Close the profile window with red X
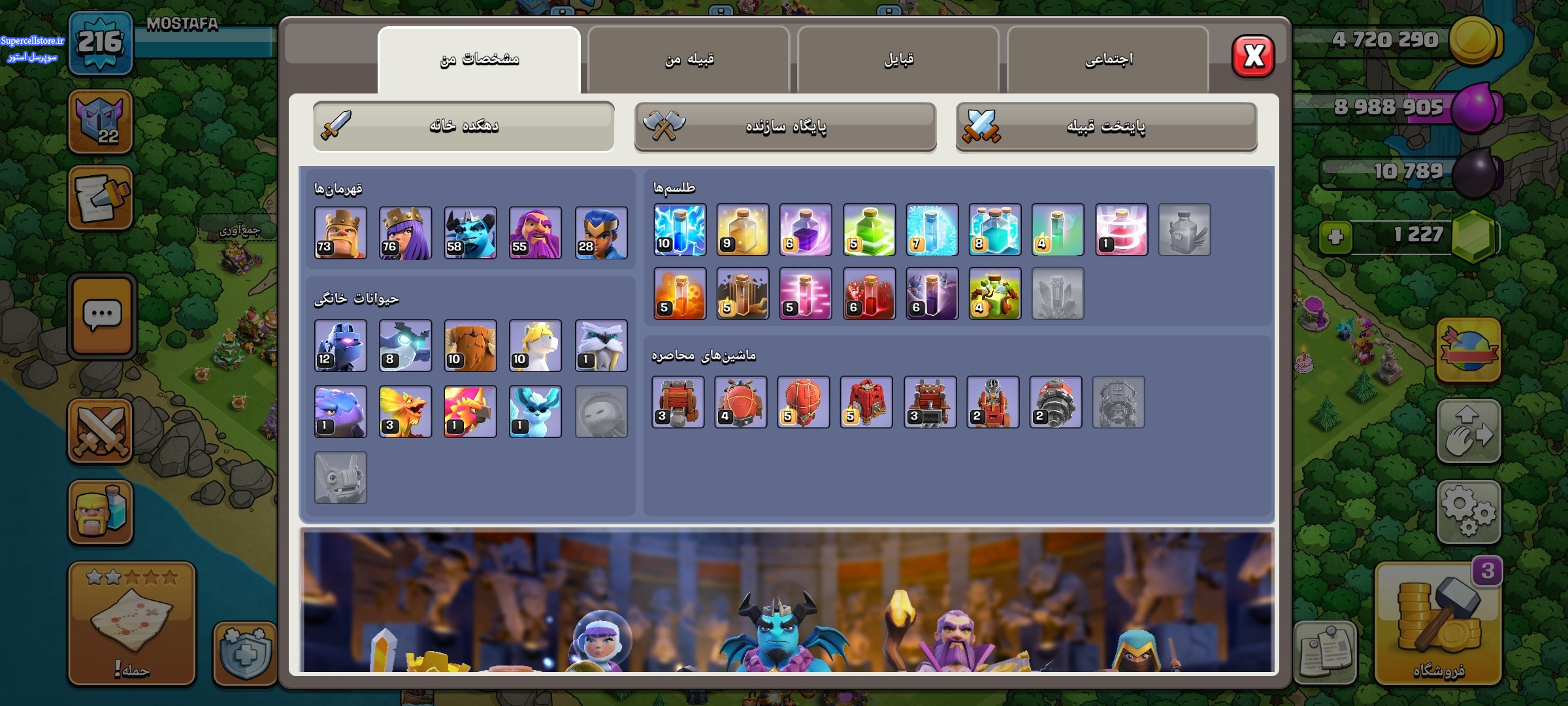Screen dimensions: 1568x706 1252,56
